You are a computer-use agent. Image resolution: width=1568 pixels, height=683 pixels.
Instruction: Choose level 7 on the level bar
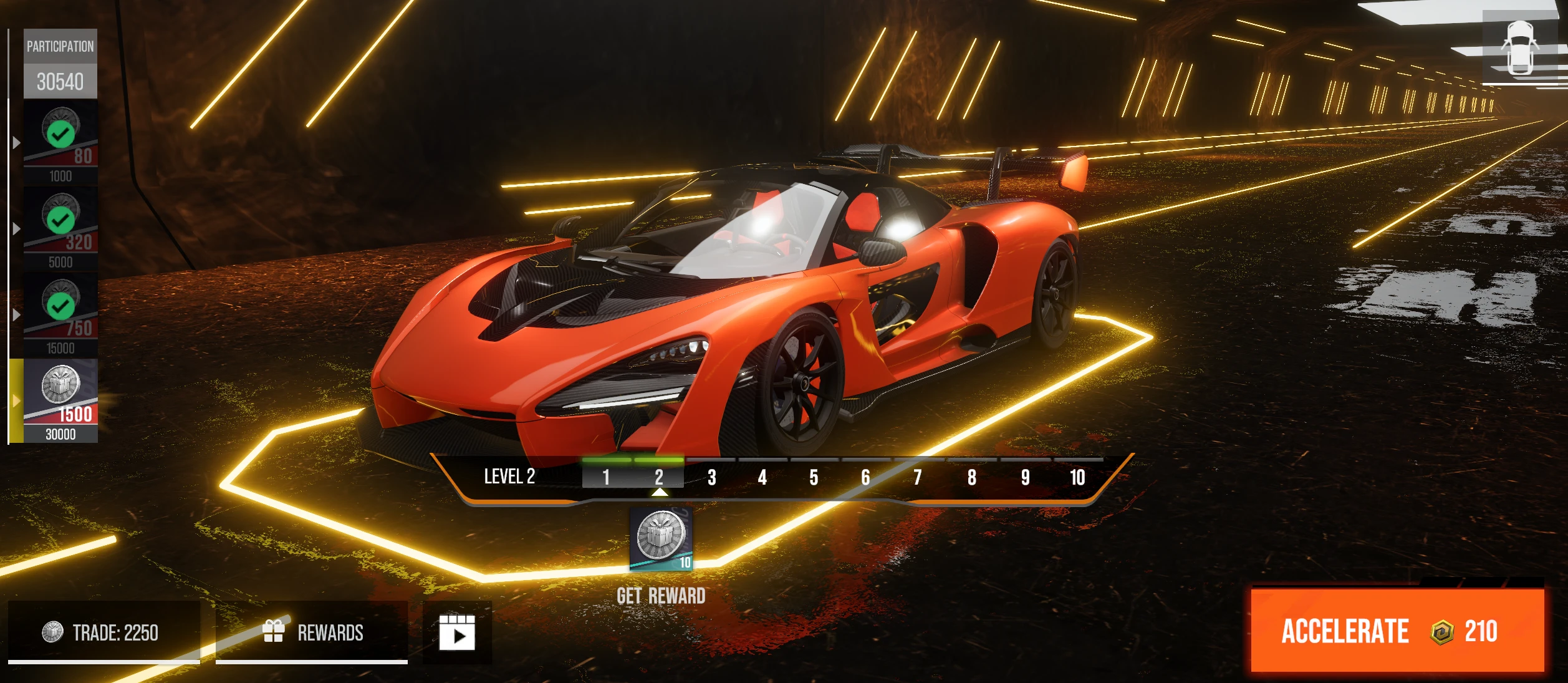click(918, 477)
